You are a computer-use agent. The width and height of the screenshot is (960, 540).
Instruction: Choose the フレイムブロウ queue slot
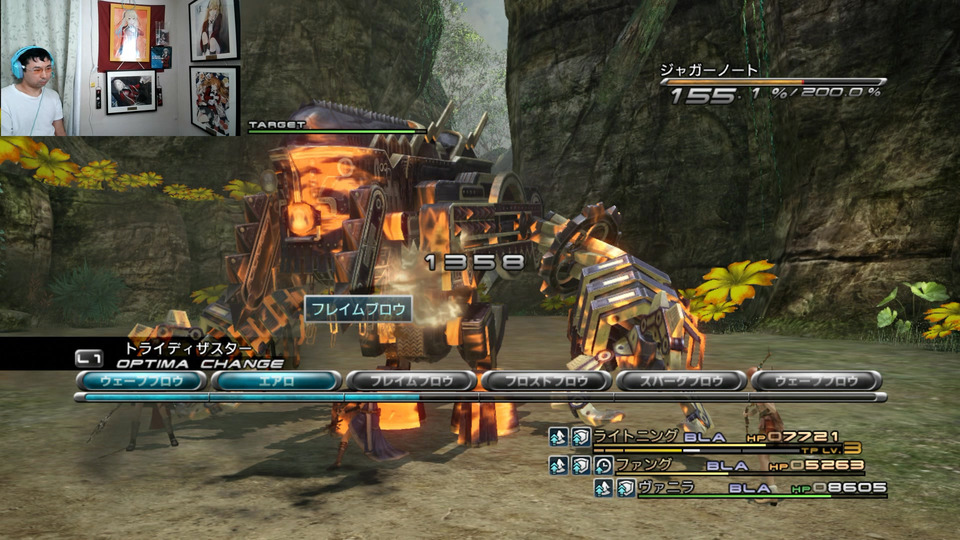click(x=410, y=381)
